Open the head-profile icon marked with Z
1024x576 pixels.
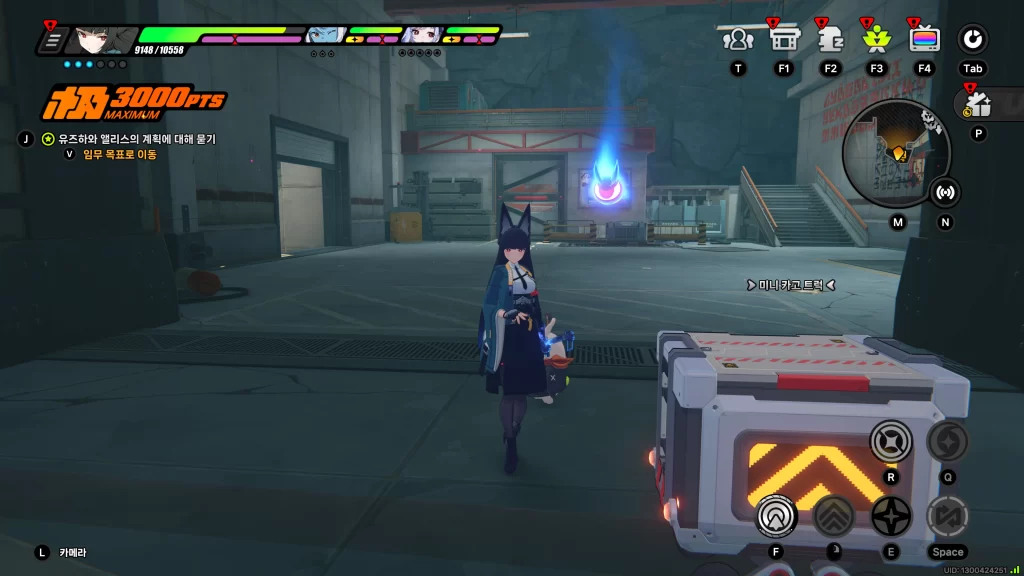(829, 39)
